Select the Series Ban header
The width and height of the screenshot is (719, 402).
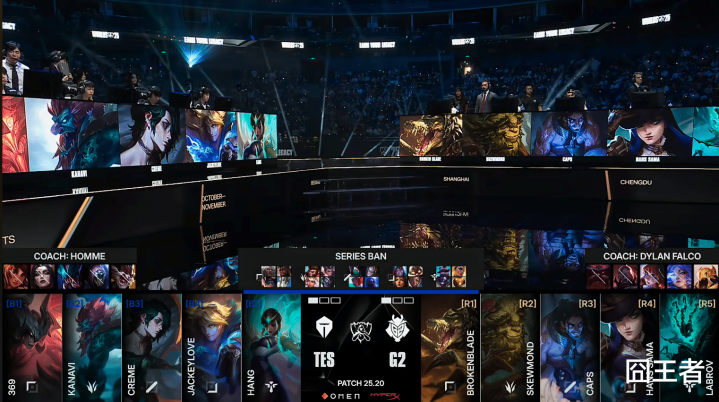click(x=360, y=257)
